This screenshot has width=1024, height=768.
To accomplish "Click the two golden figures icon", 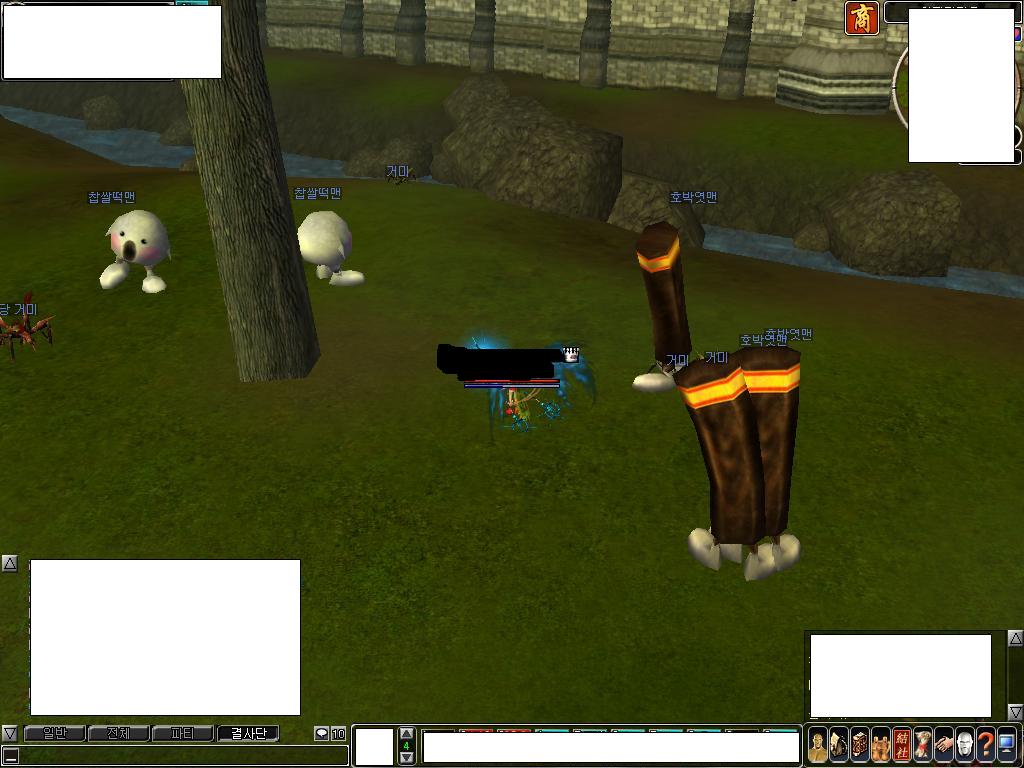I will point(881,745).
